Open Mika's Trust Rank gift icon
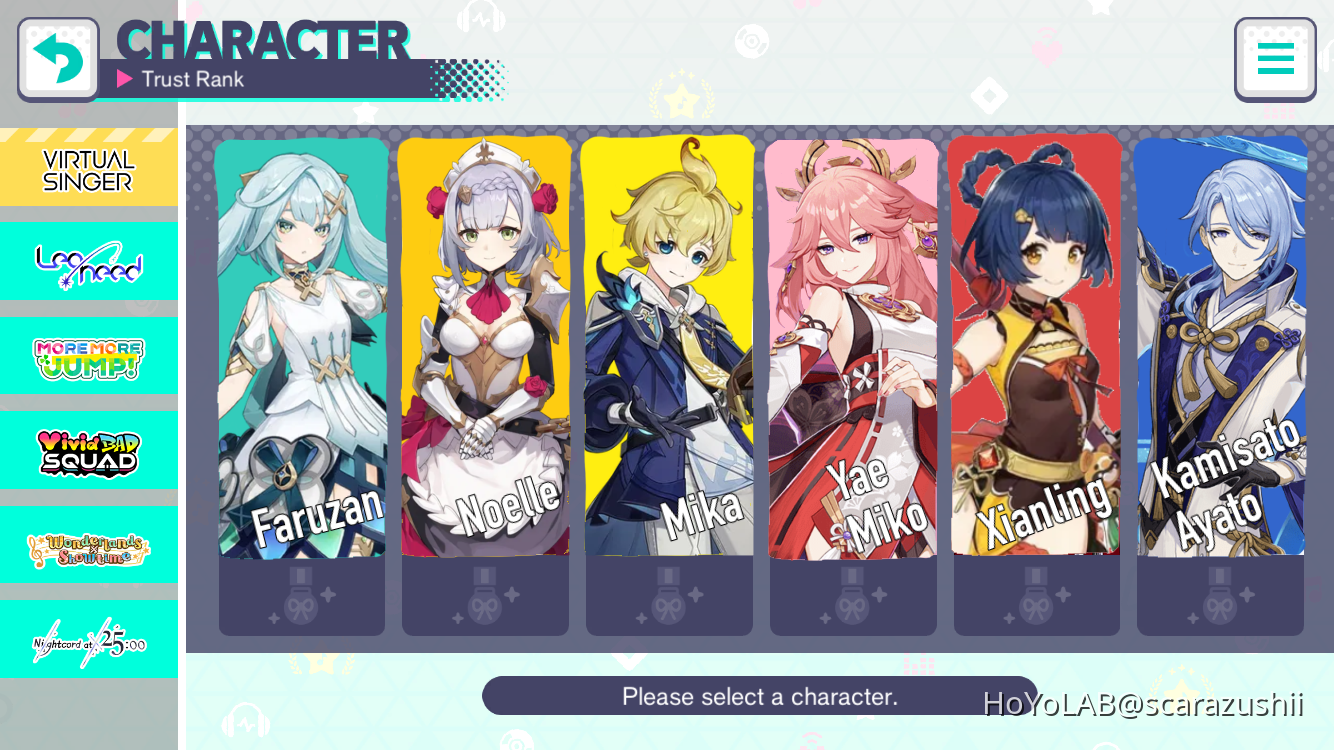 669,596
